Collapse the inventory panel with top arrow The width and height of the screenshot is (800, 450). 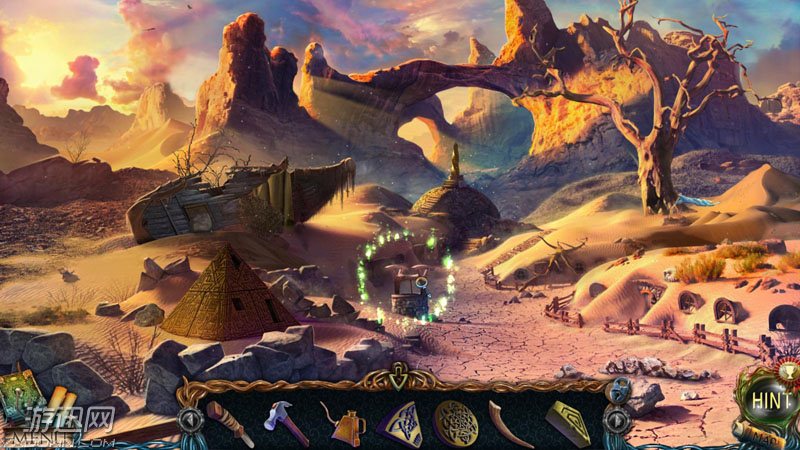pyautogui.click(x=400, y=379)
